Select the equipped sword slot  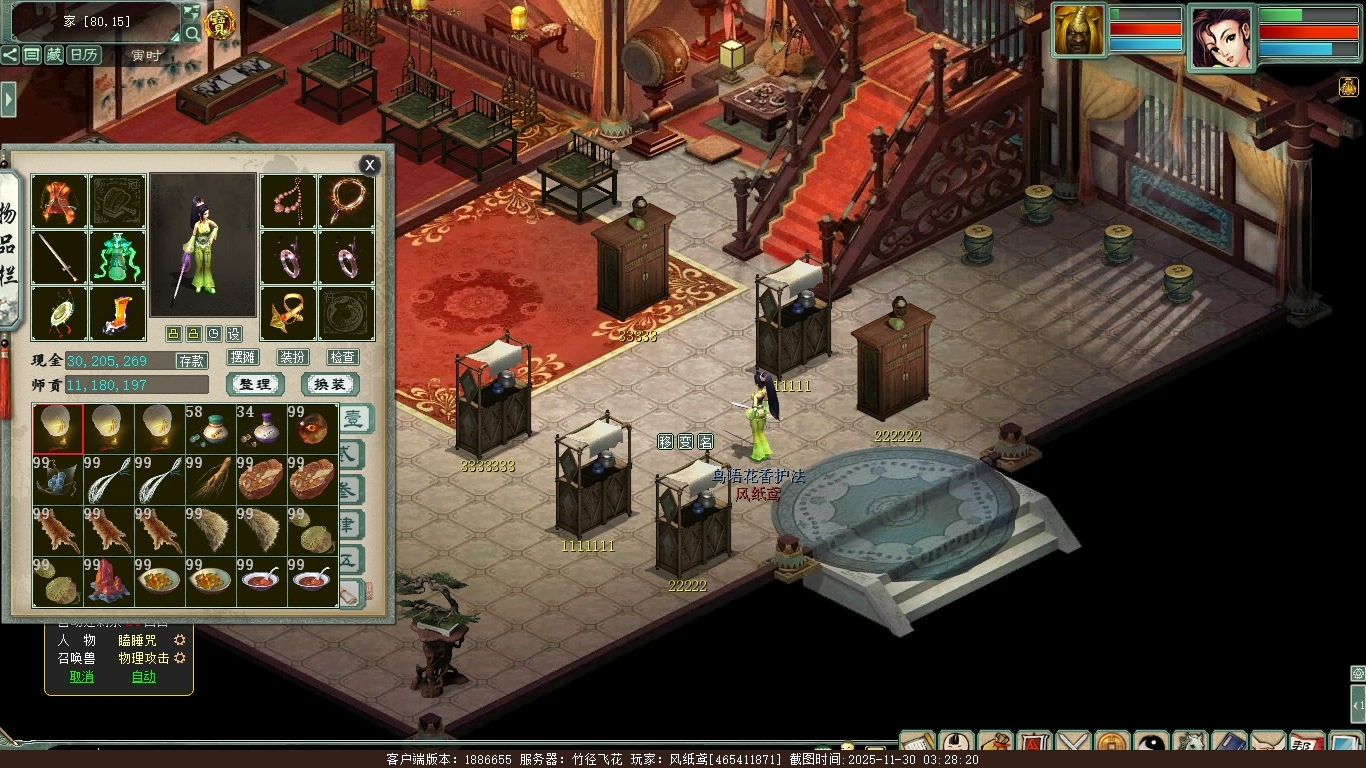click(x=59, y=258)
